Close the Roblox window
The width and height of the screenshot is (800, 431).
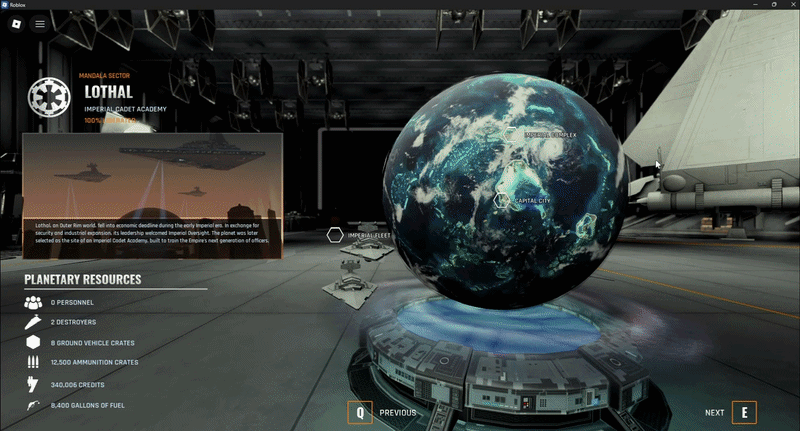click(787, 5)
